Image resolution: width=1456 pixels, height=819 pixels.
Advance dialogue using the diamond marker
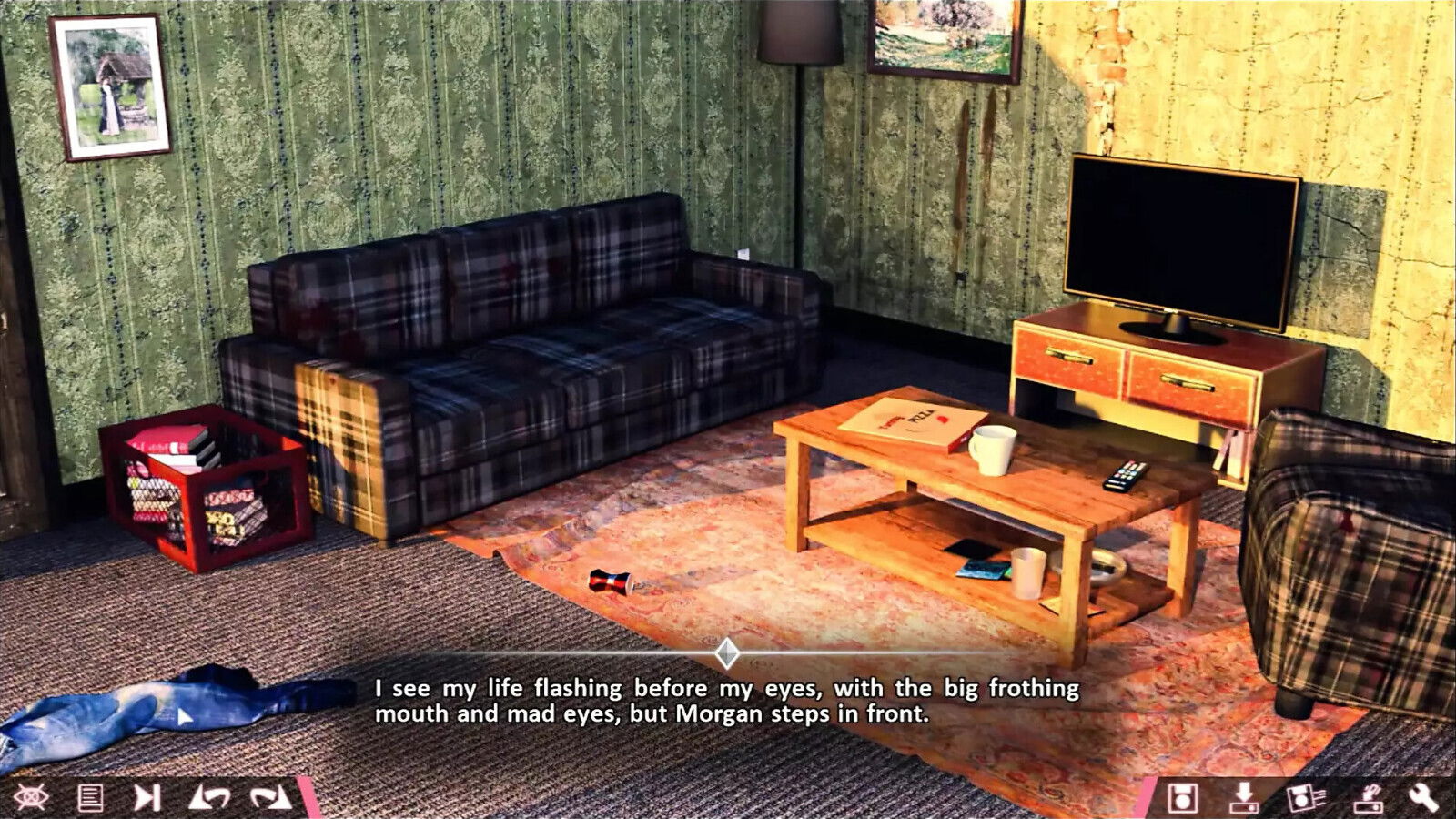tap(726, 652)
